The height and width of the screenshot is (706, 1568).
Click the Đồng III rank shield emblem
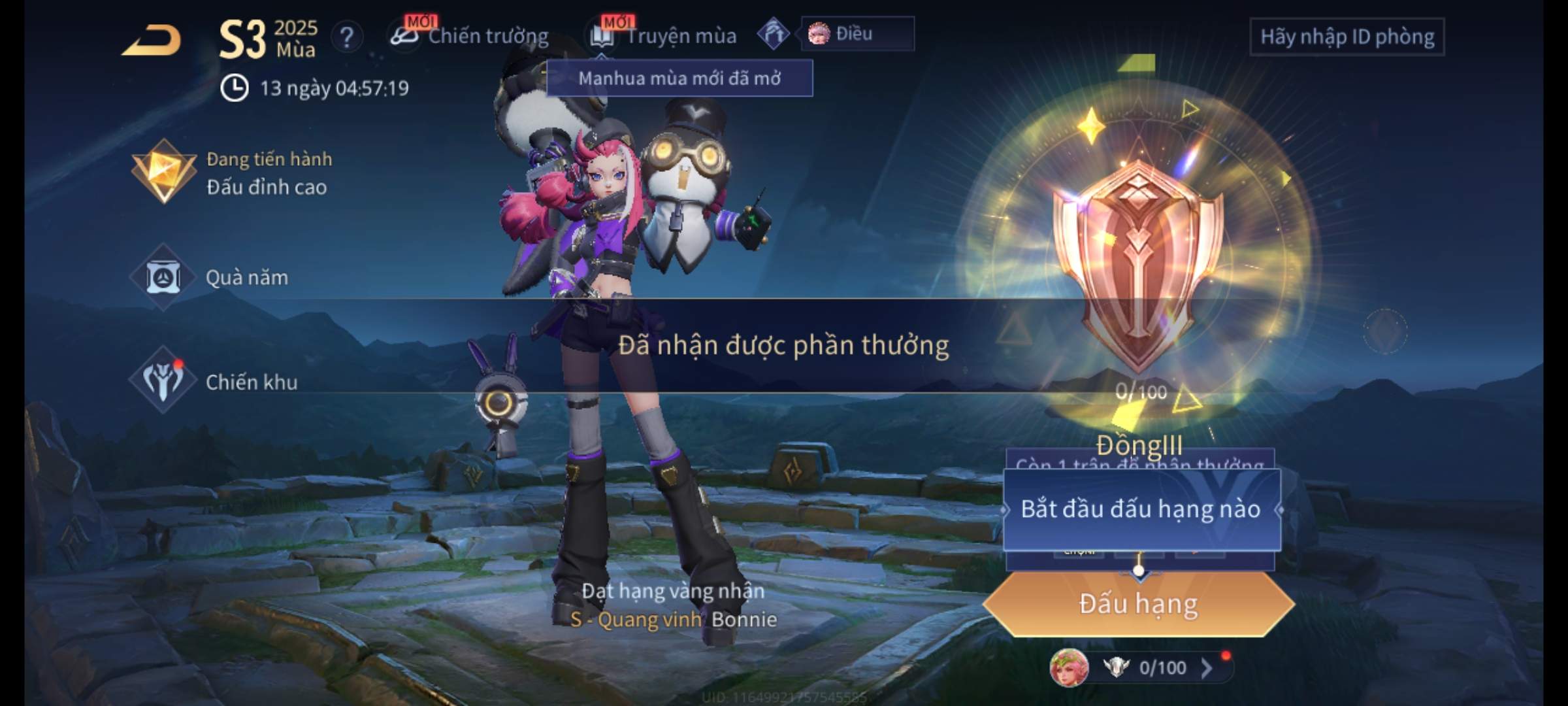point(1138,261)
